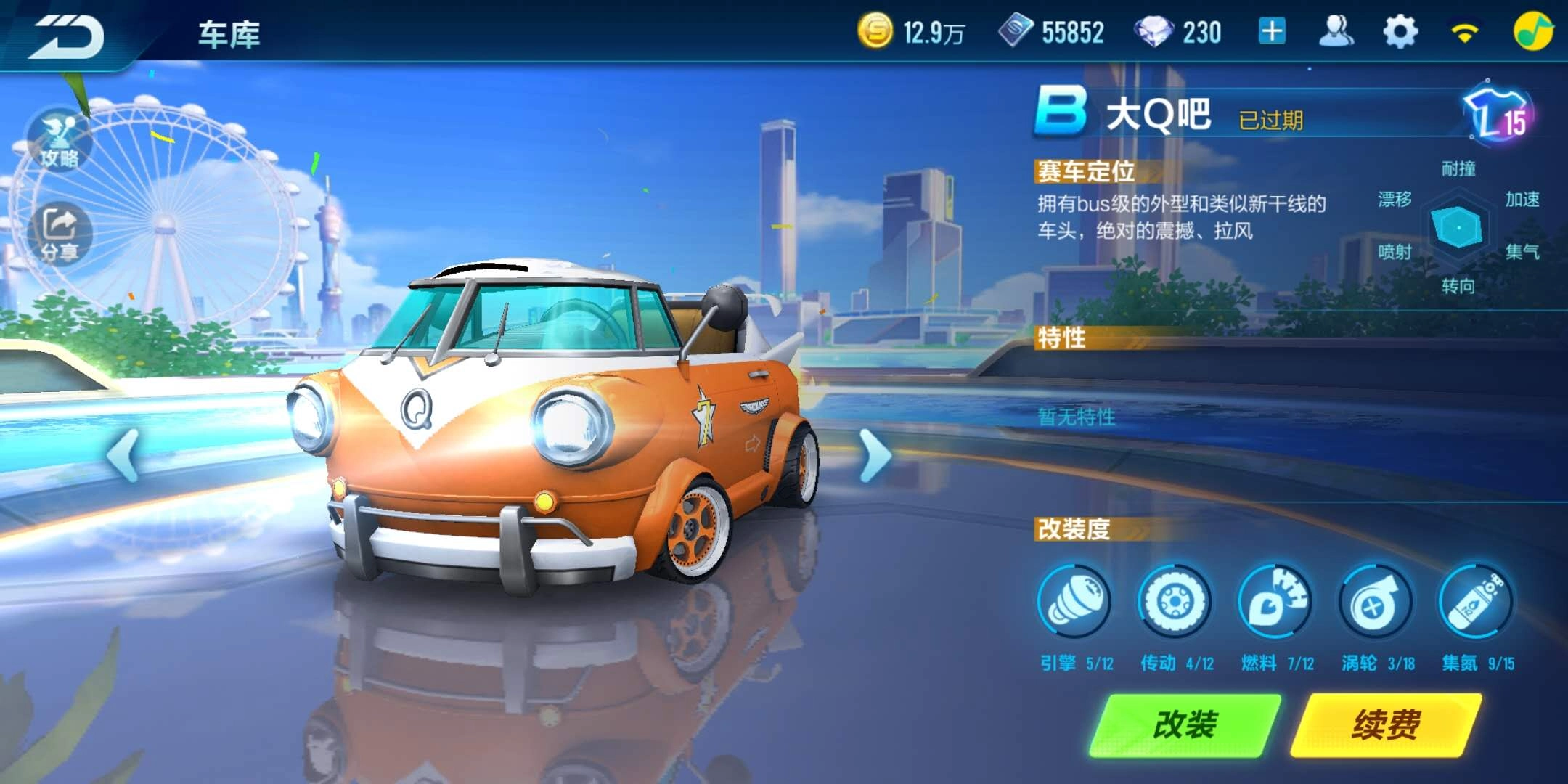
Task: Open the level 15 shirt badge
Action: coord(1498,116)
